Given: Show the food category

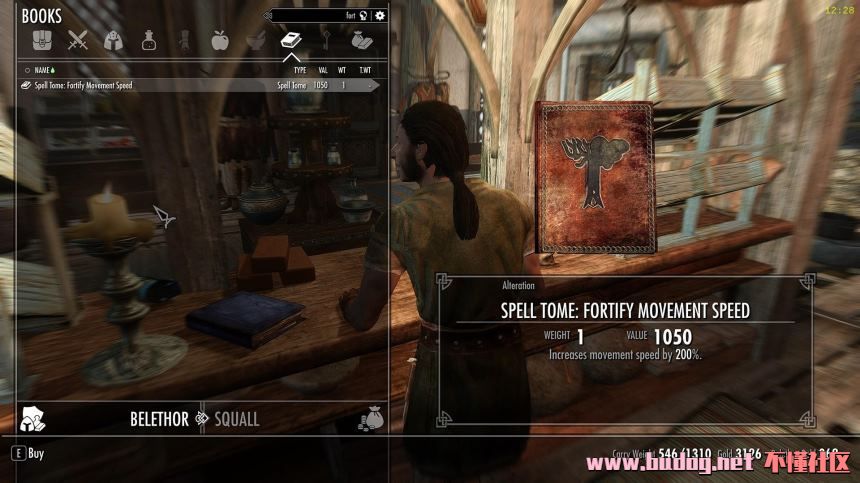Looking at the screenshot, I should click(x=220, y=41).
